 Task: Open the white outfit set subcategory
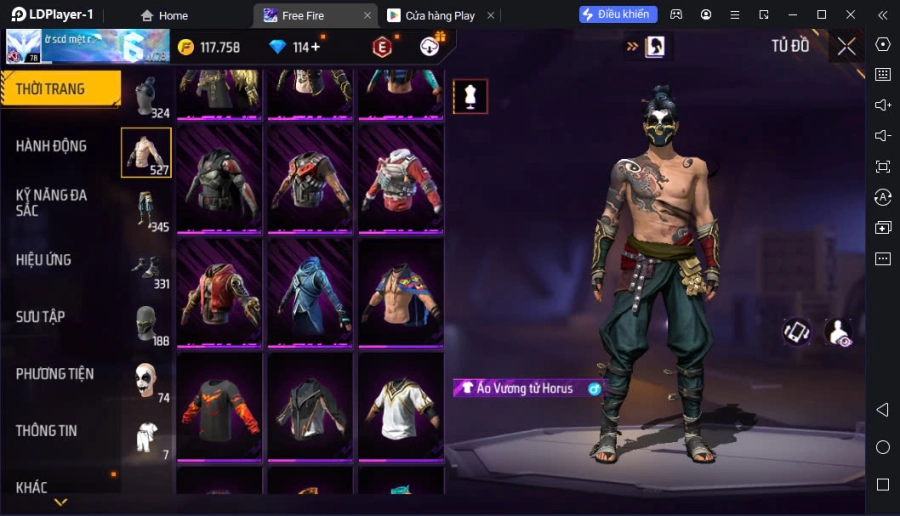[x=147, y=438]
